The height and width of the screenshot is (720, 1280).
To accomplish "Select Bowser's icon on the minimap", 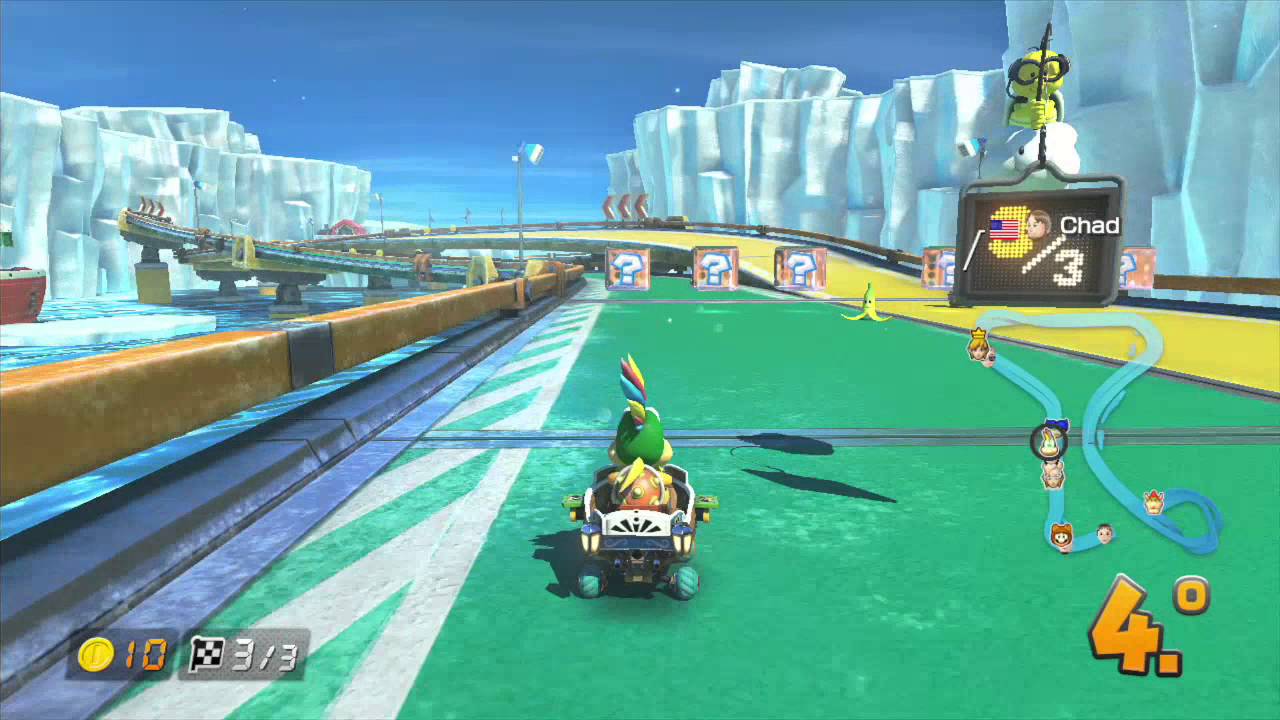I will coord(1155,500).
